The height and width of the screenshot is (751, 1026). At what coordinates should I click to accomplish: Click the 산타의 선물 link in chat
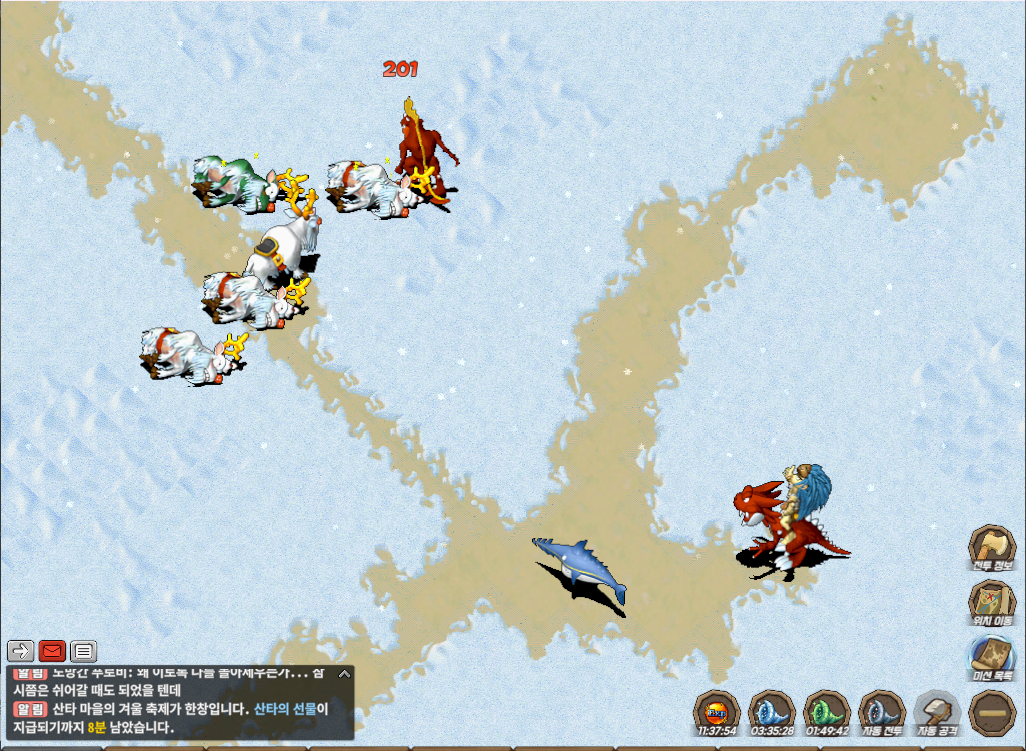[x=285, y=709]
